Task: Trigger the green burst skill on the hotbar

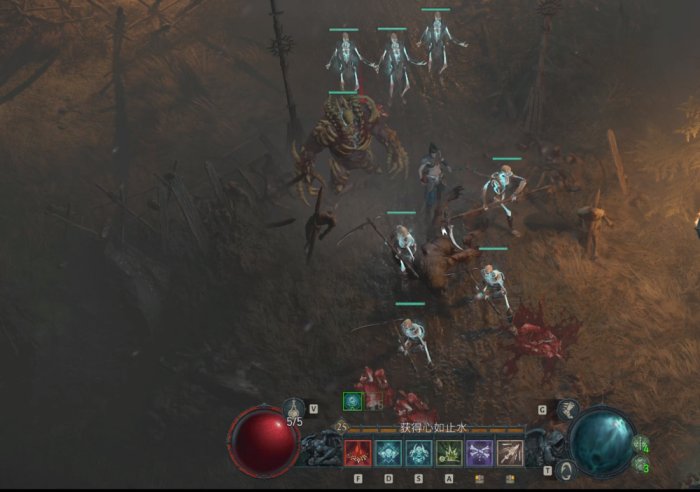Action: click(450, 453)
